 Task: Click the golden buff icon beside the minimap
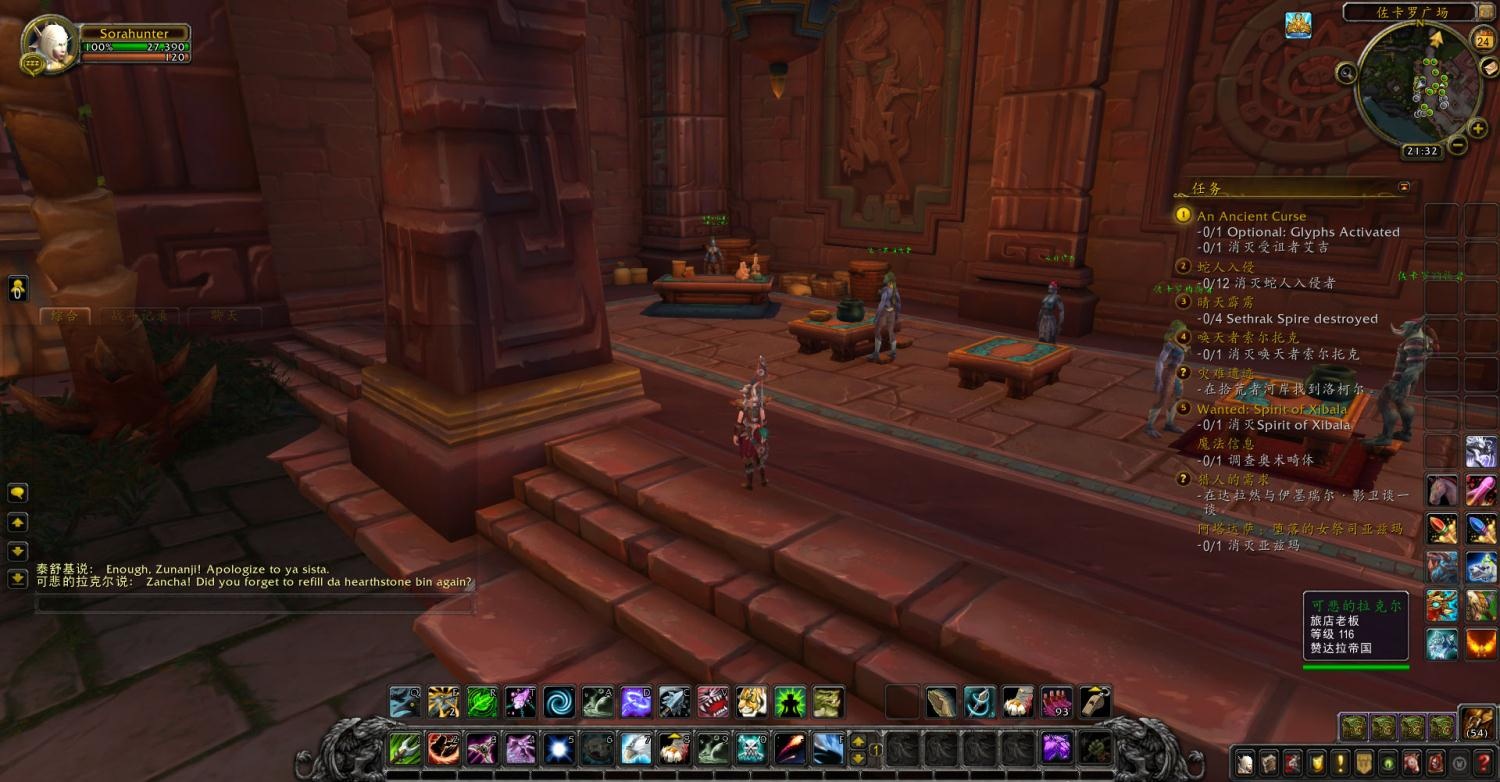[1298, 25]
